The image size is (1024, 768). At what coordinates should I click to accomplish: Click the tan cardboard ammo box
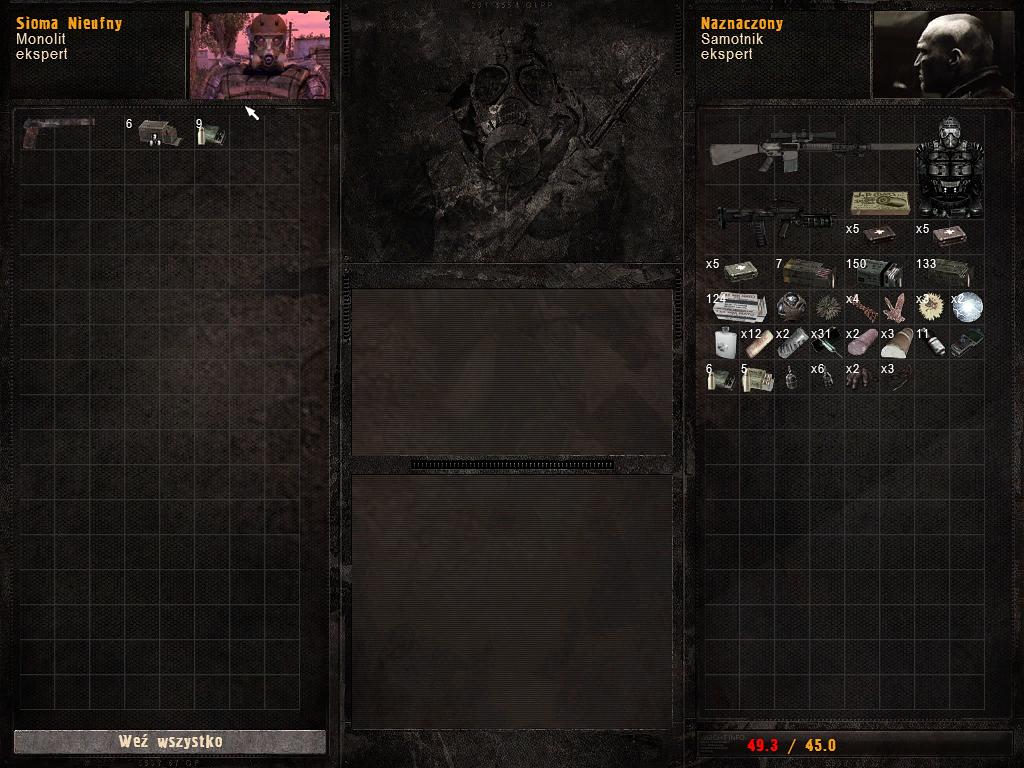pyautogui.click(x=879, y=203)
